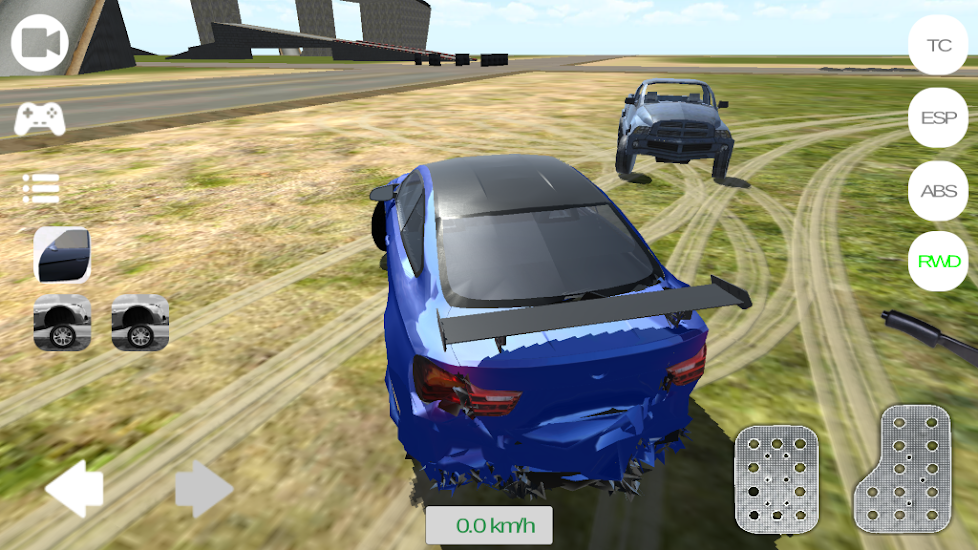The image size is (978, 550).
Task: Tap the car door thumbnail
Action: pyautogui.click(x=63, y=255)
